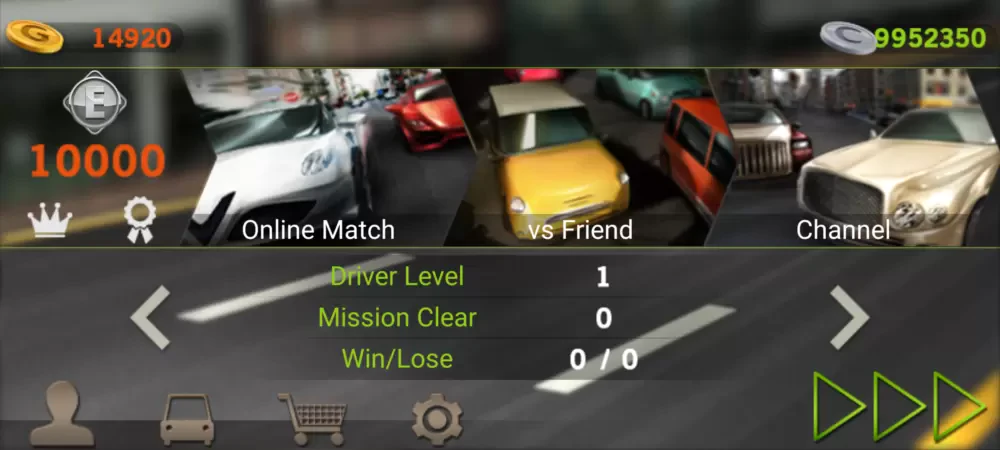Open the driver profile icon
This screenshot has width=1000, height=450.
click(61, 414)
